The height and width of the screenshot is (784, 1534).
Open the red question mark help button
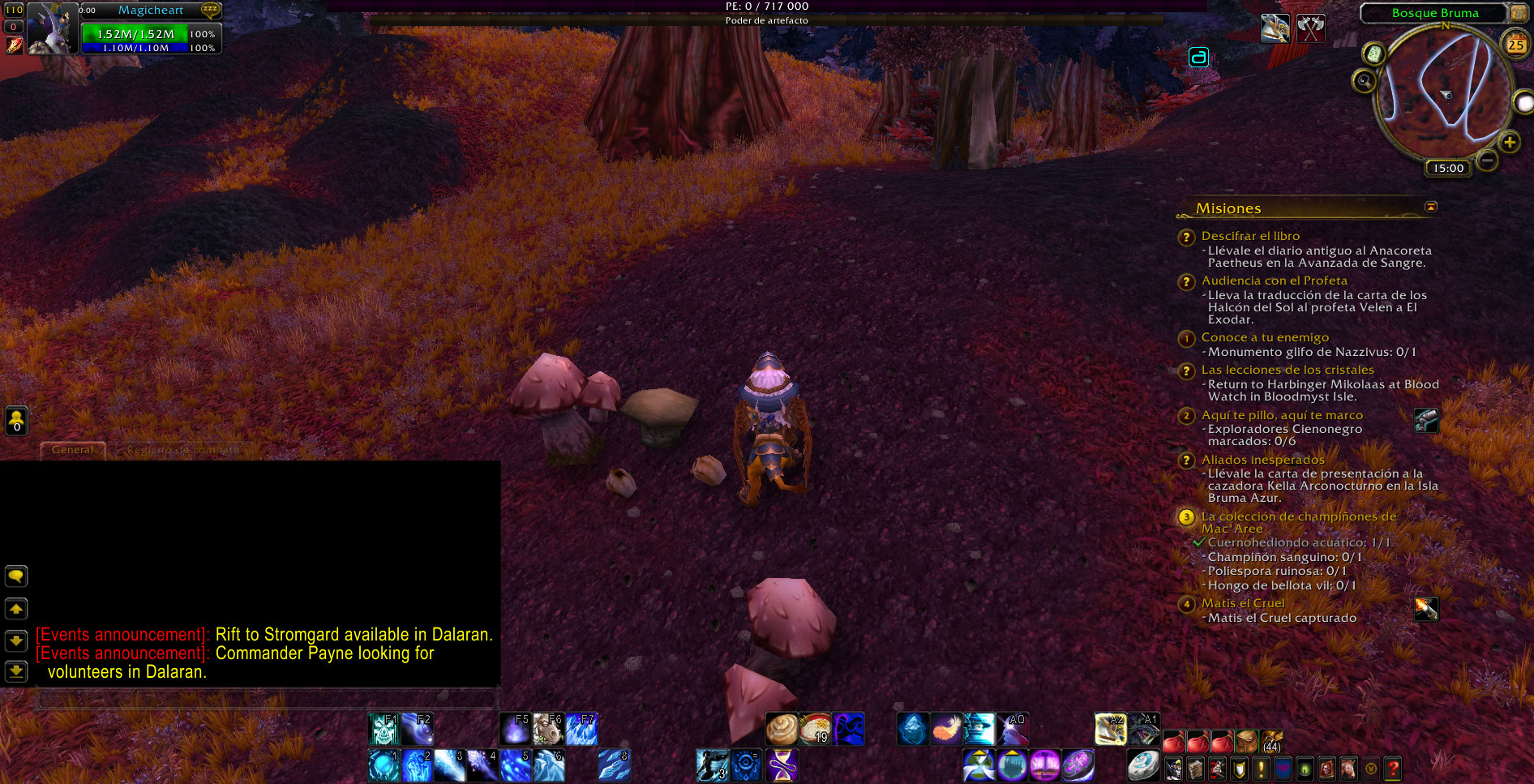click(x=1393, y=768)
